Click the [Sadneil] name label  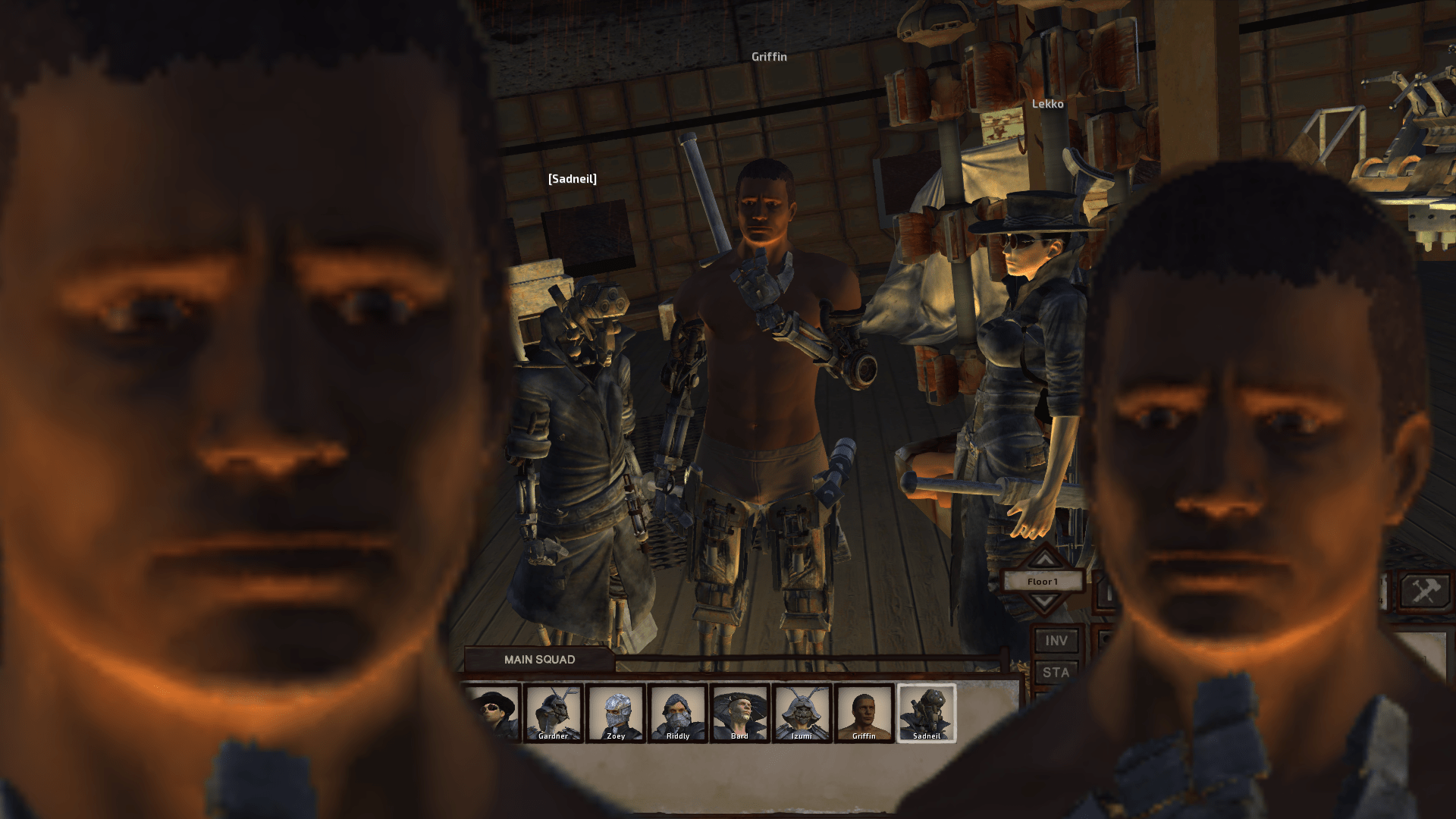(573, 179)
